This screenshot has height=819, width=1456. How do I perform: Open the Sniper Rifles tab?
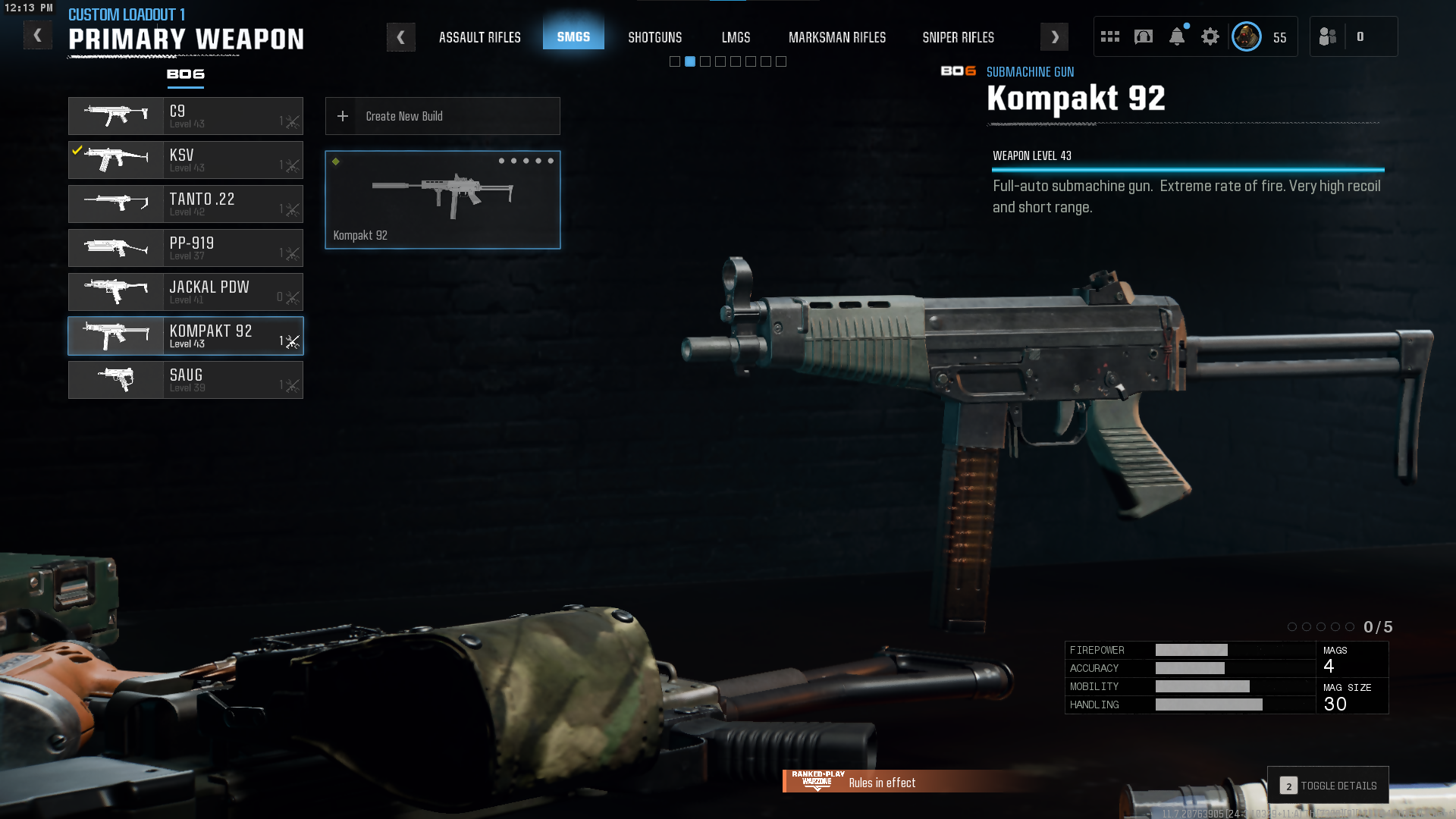pyautogui.click(x=958, y=37)
